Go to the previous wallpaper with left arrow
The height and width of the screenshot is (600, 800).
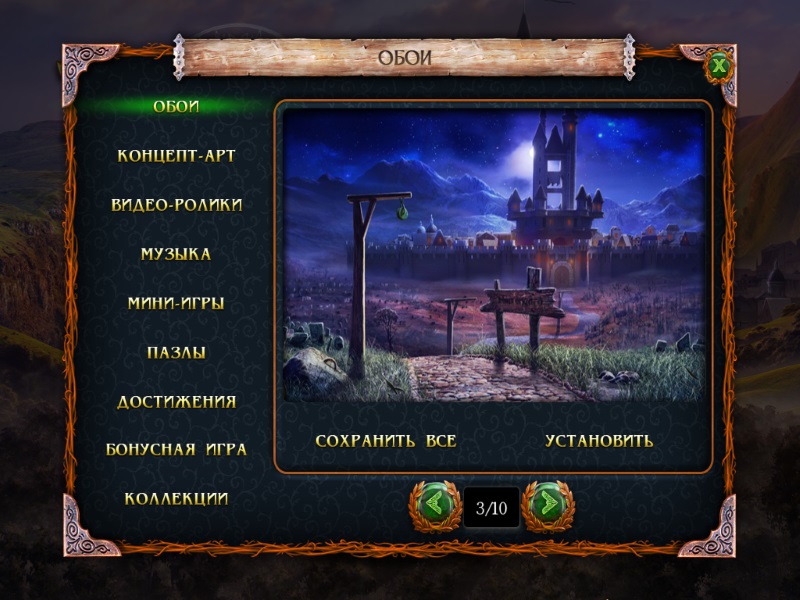[x=434, y=506]
